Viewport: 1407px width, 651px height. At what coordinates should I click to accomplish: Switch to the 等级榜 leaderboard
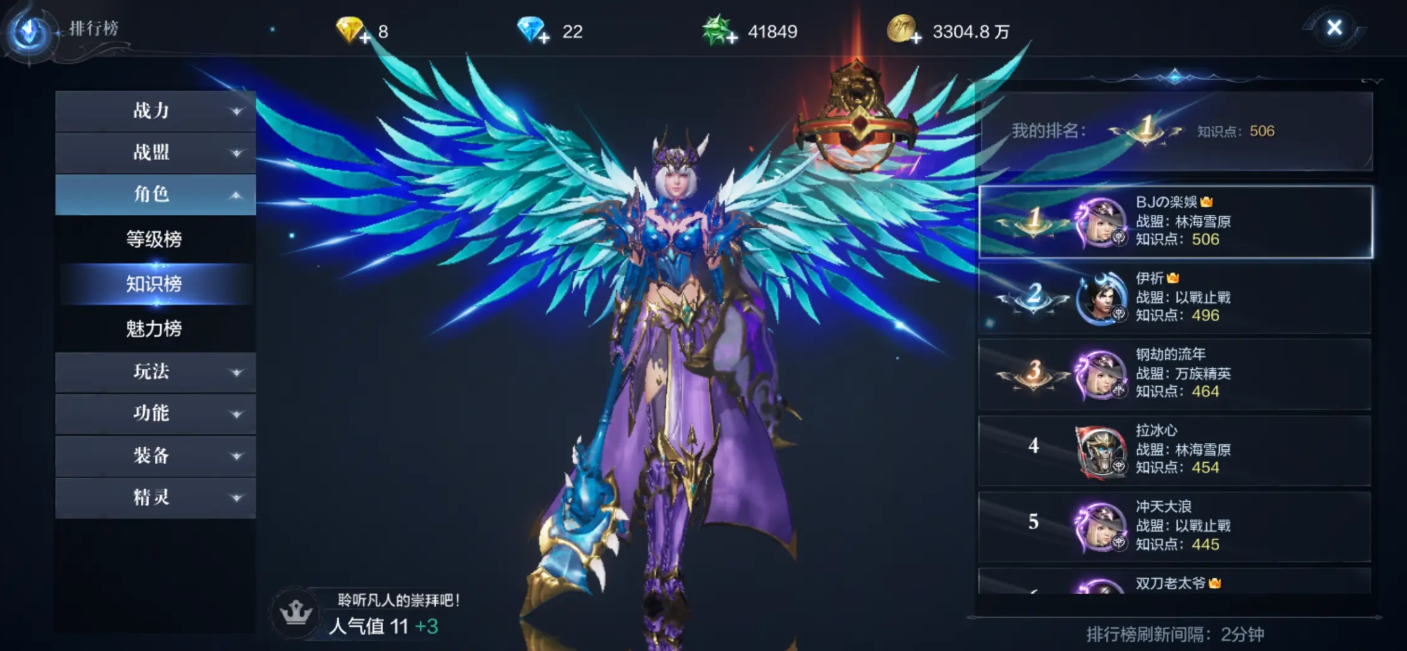coord(154,240)
